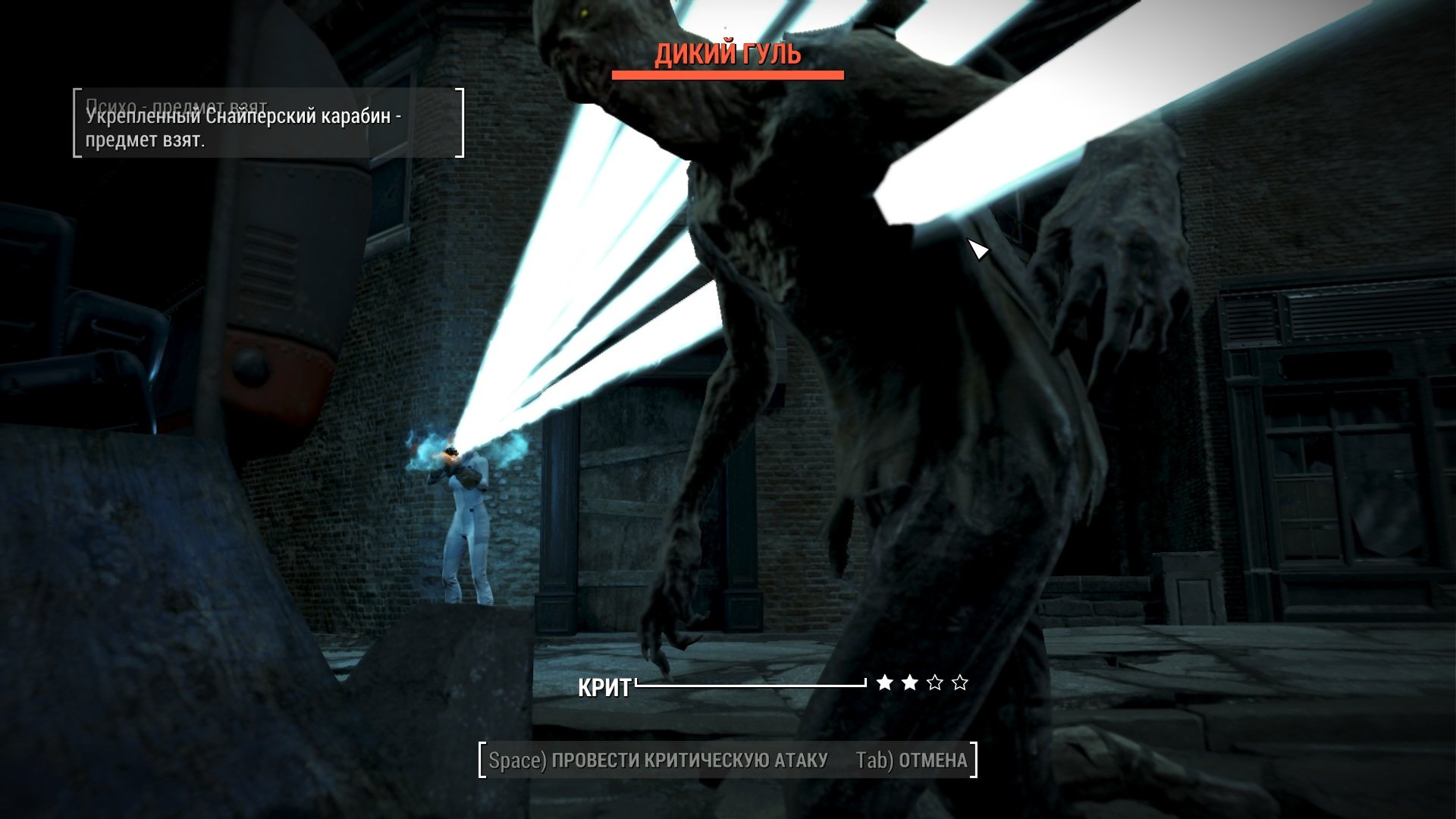The width and height of the screenshot is (1456, 819).
Task: Cancel with the ОТМЕНА button
Action: pos(912,760)
